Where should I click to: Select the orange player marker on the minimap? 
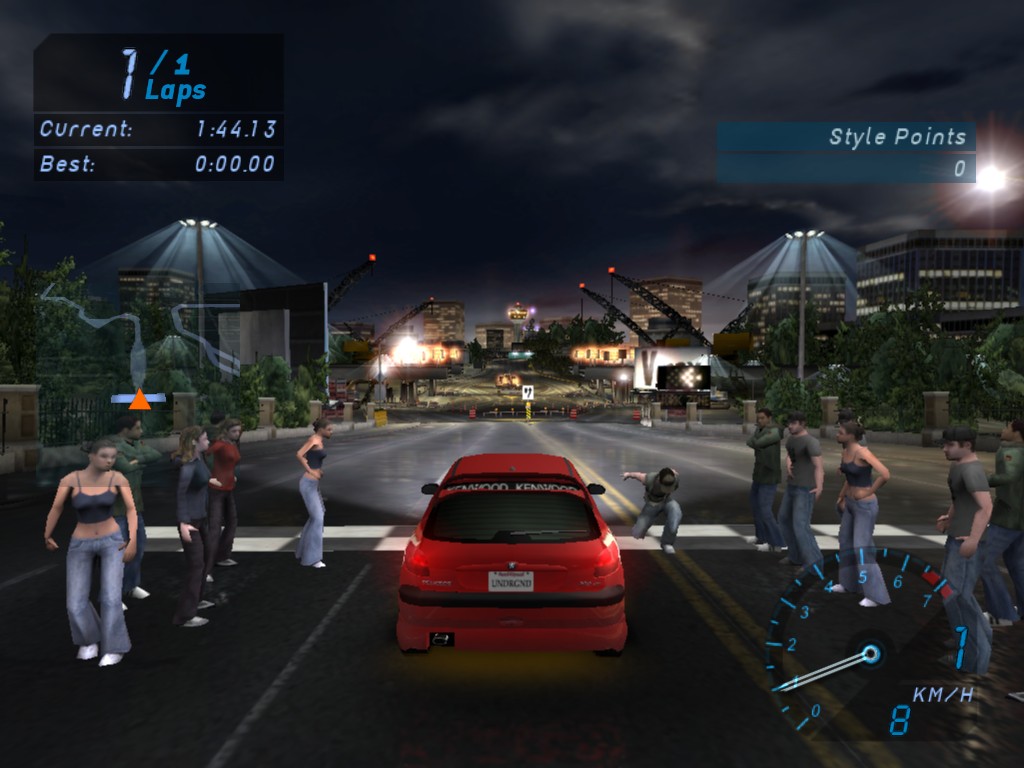[139, 400]
